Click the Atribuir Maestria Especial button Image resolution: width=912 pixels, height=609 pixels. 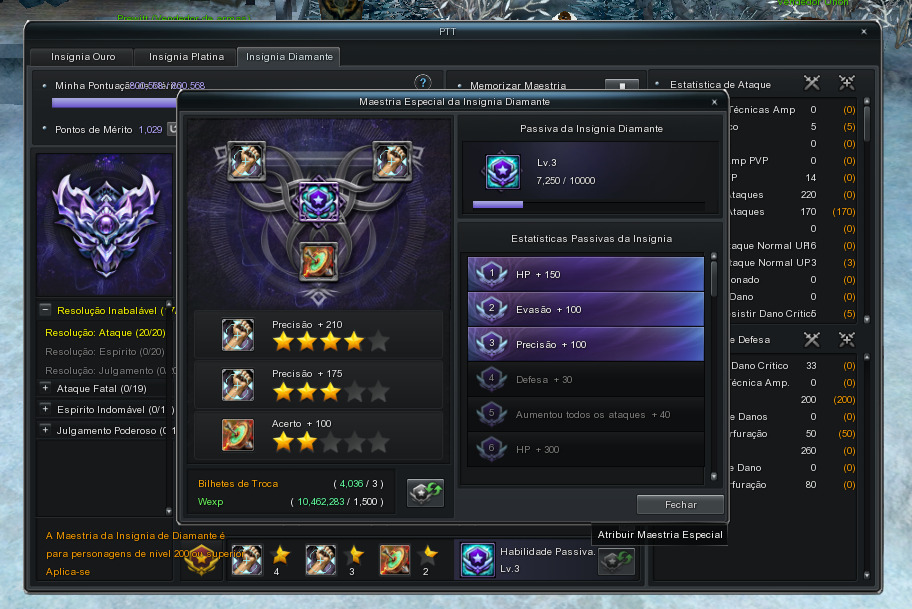(x=616, y=562)
